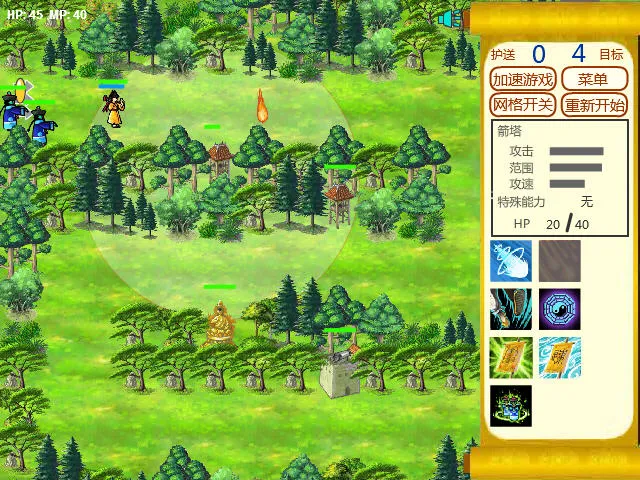Speed up the game with 加速游戏
Viewport: 640px width, 480px height.
coord(523,80)
